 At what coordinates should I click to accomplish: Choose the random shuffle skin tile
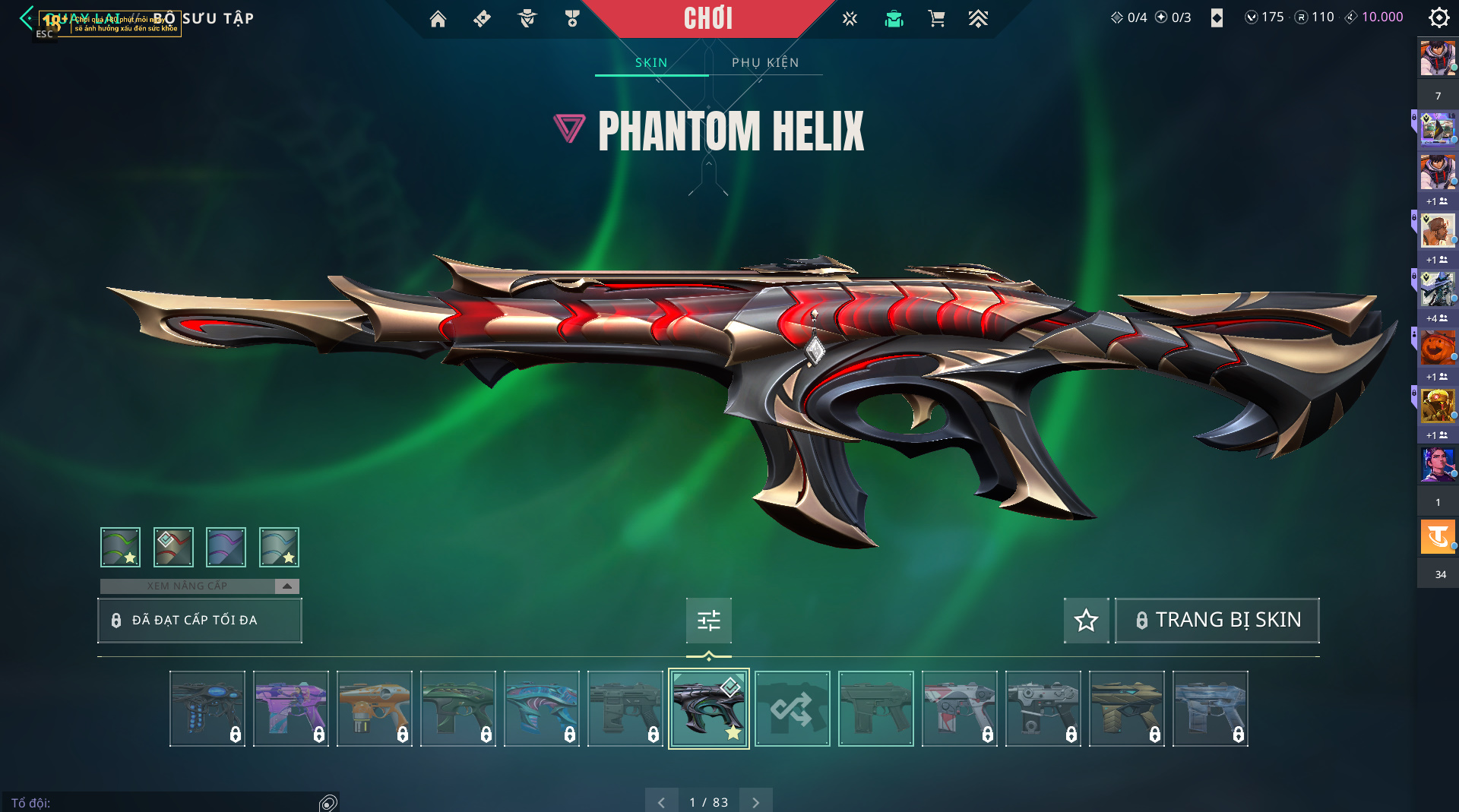point(792,708)
